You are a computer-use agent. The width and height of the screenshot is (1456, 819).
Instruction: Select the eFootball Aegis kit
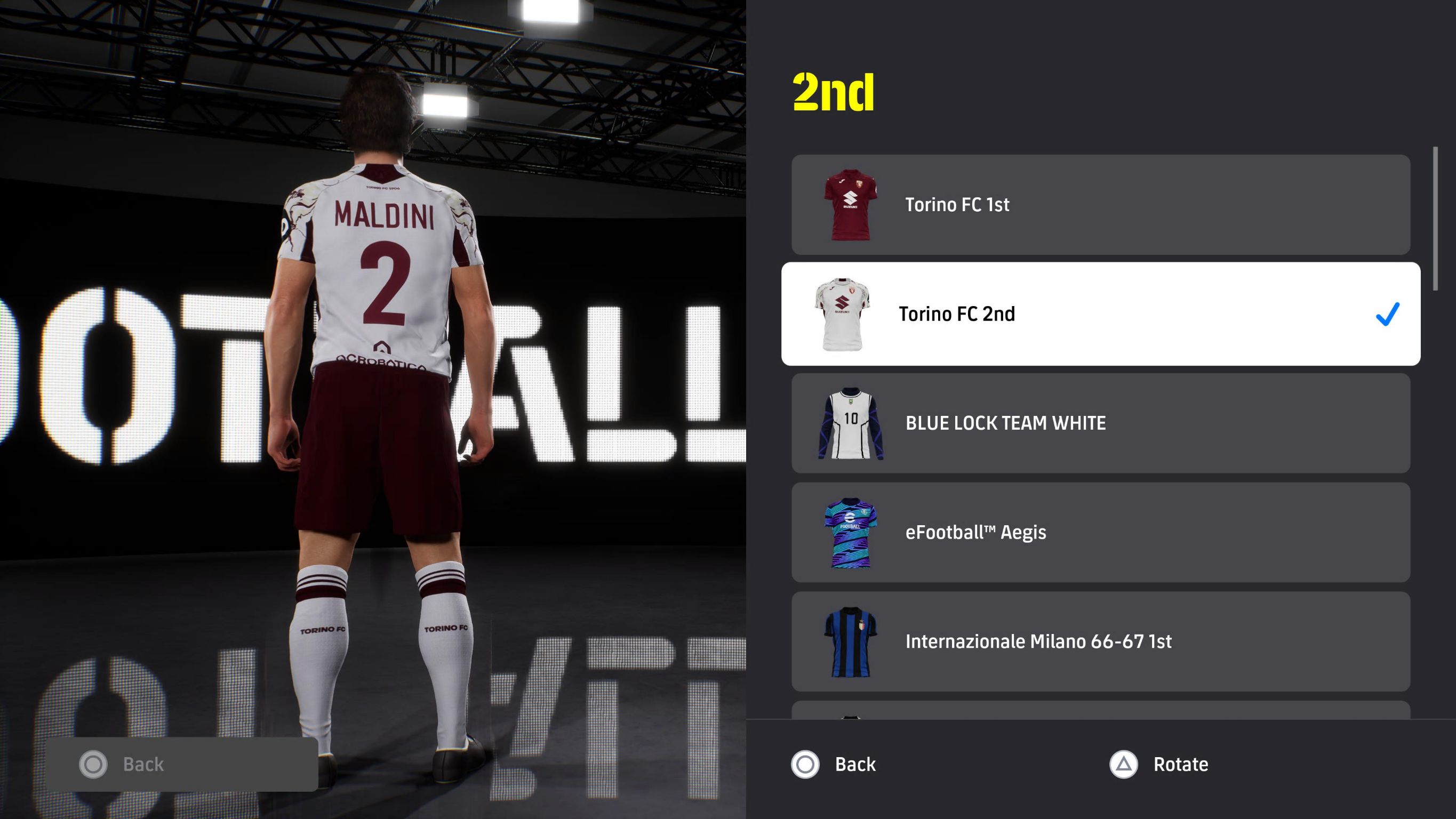click(x=1100, y=532)
